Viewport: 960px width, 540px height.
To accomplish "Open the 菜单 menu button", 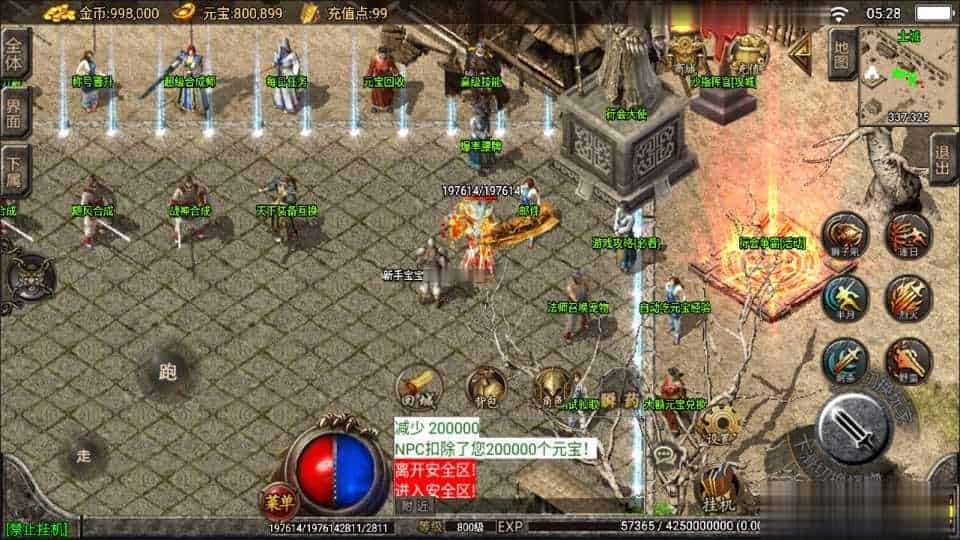I will pyautogui.click(x=279, y=501).
